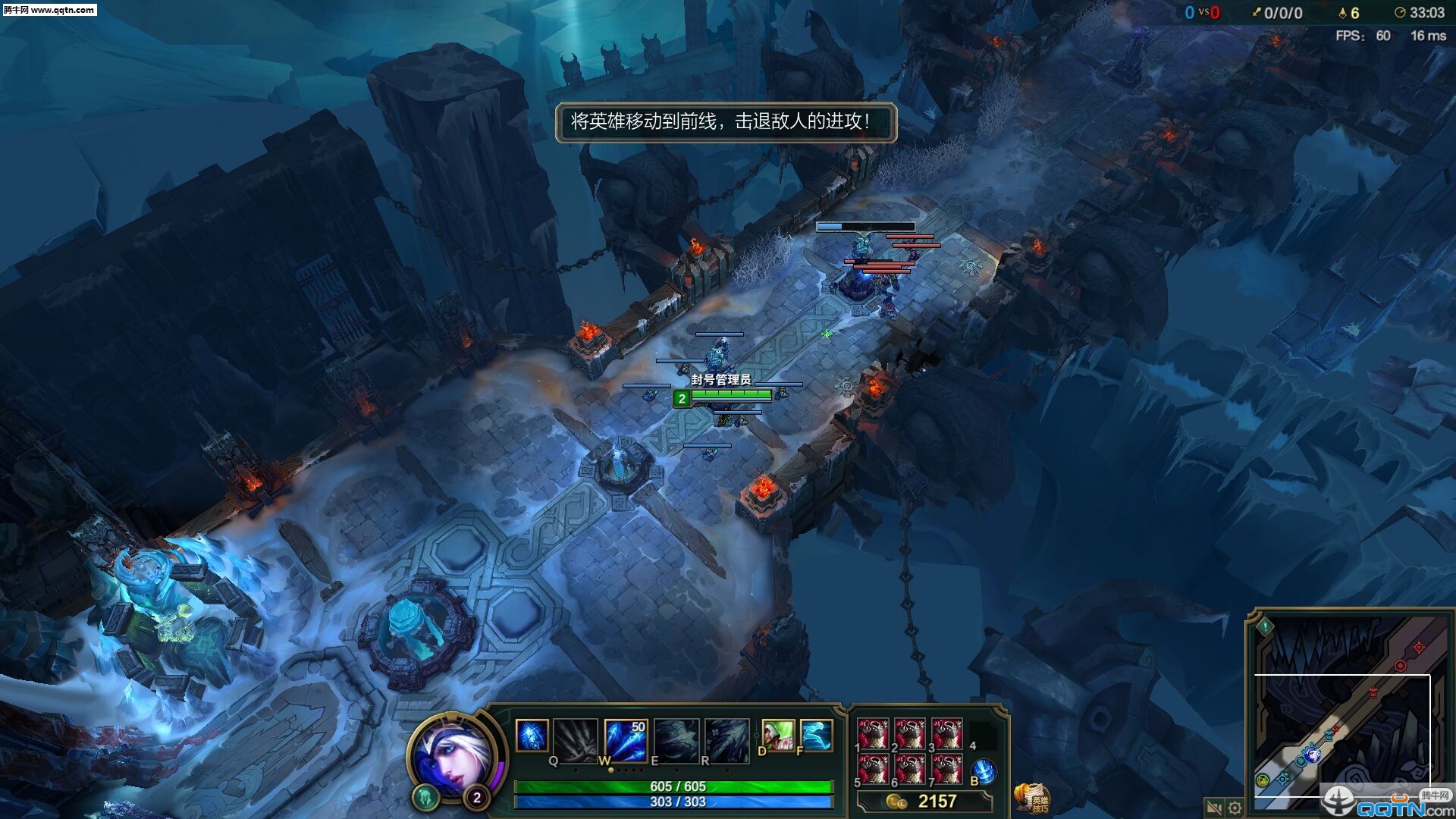The height and width of the screenshot is (819, 1456).
Task: Click the exclamation ping marker on minimap
Action: pos(1265,627)
